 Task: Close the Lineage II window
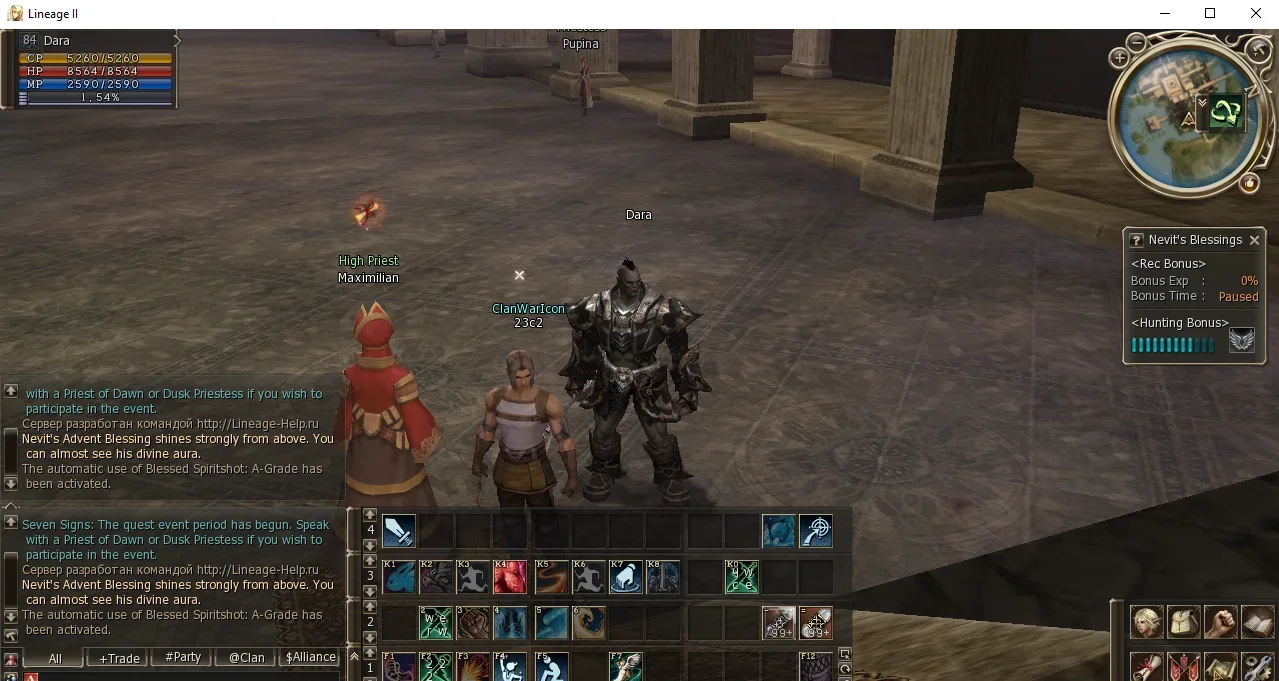[1256, 14]
